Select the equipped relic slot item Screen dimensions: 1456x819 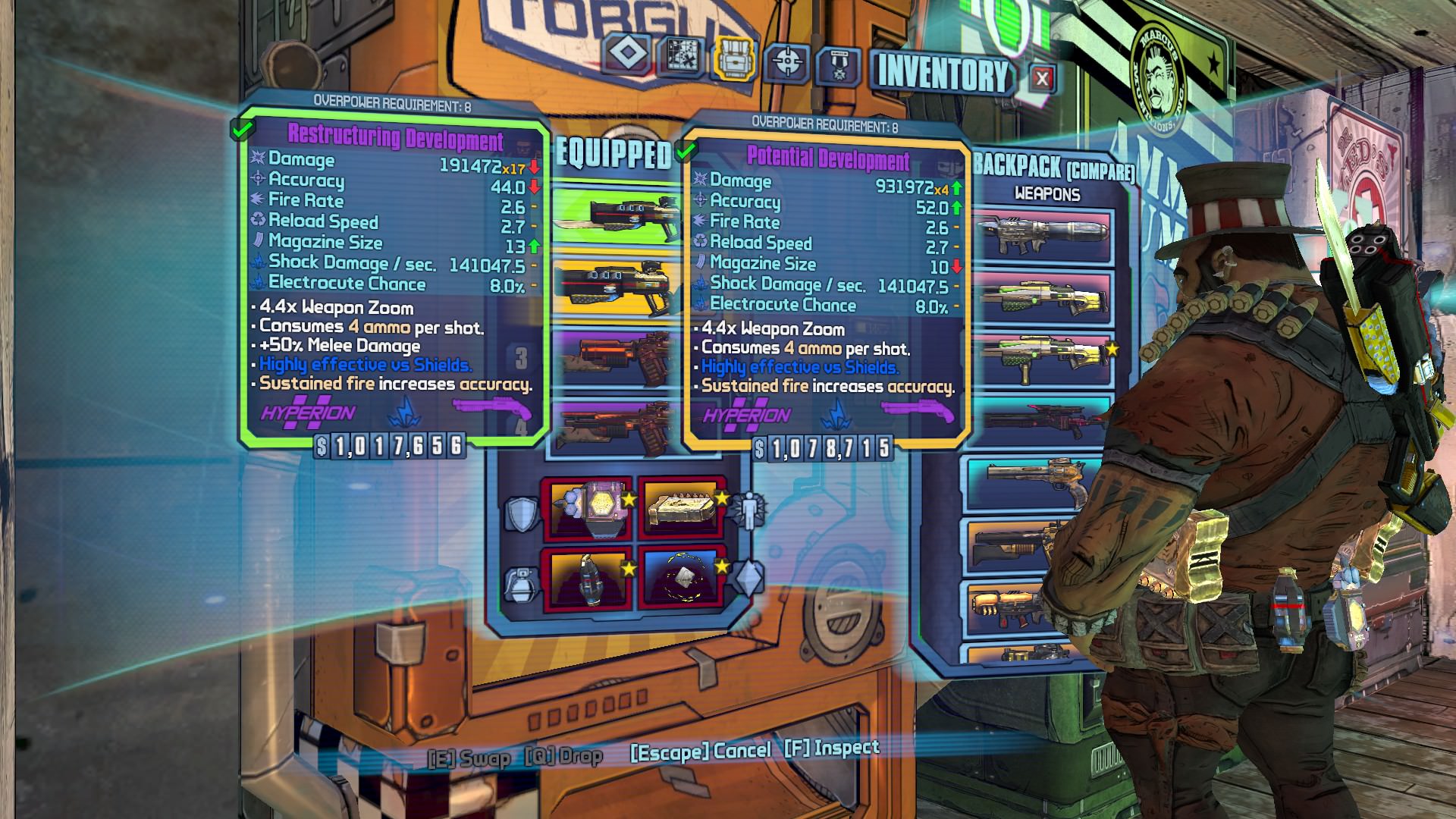coord(681,578)
